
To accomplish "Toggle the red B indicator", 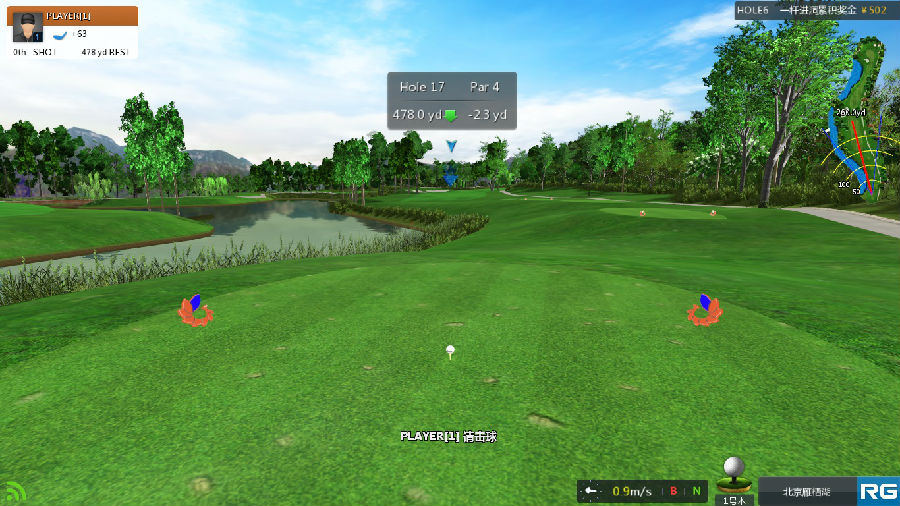I will click(674, 491).
